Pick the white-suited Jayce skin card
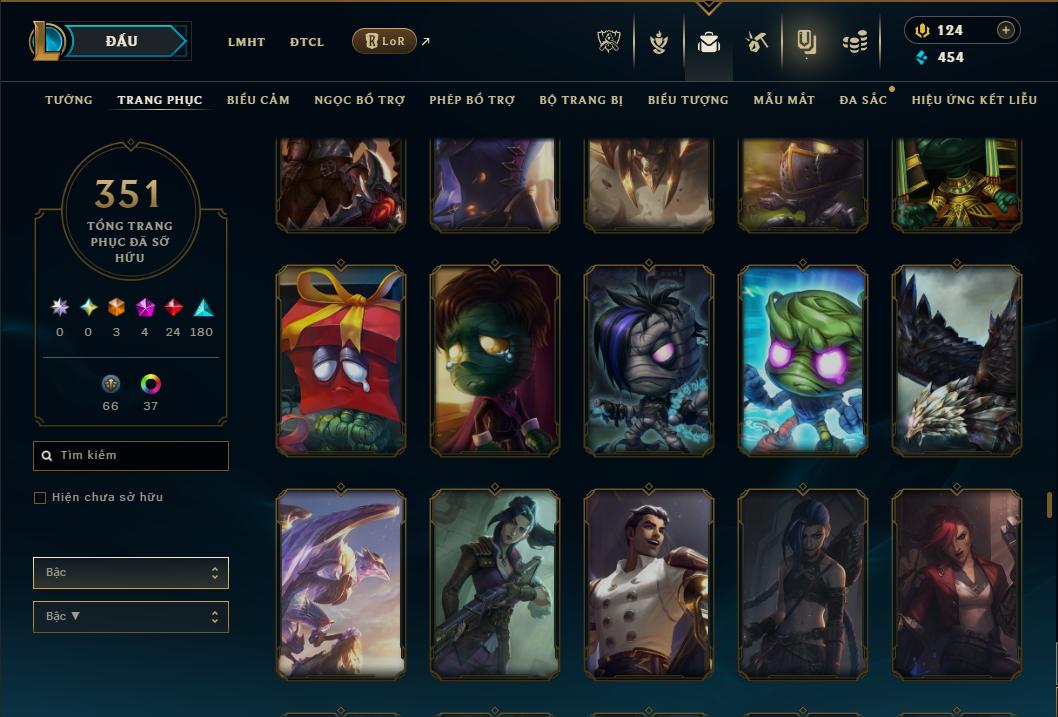Image resolution: width=1058 pixels, height=717 pixels. point(649,584)
